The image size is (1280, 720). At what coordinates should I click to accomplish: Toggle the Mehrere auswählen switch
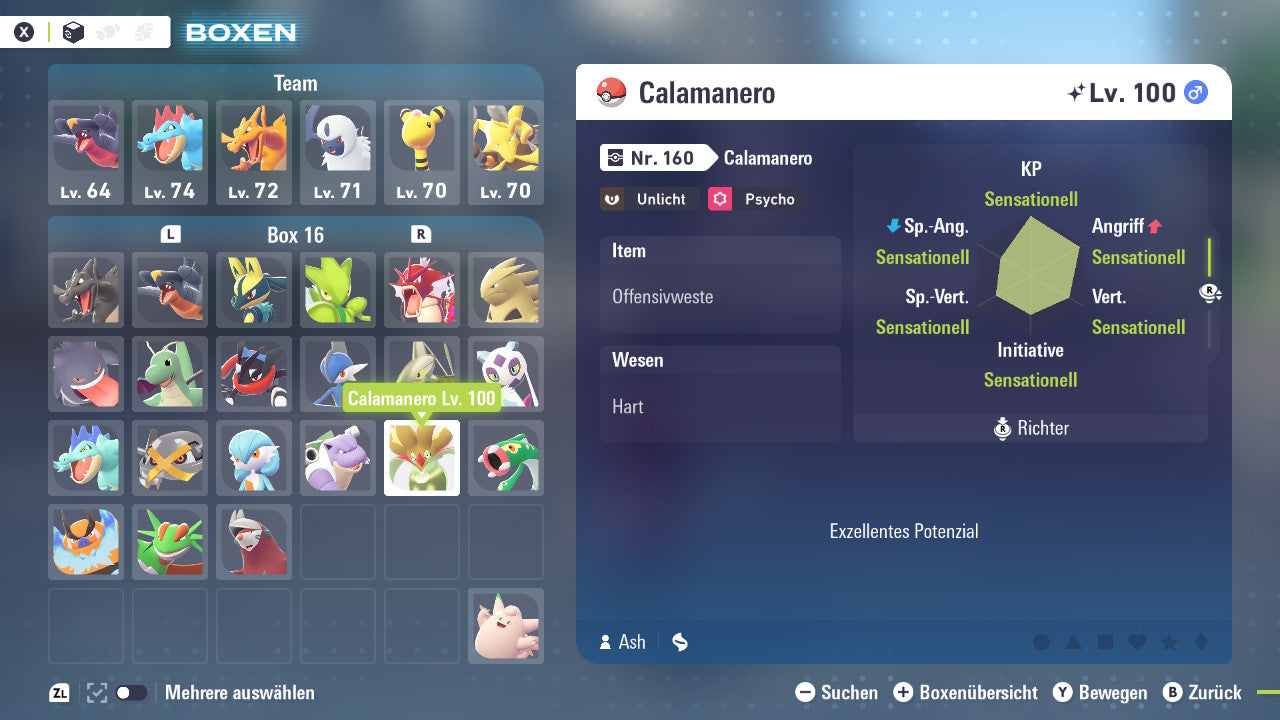tap(132, 693)
